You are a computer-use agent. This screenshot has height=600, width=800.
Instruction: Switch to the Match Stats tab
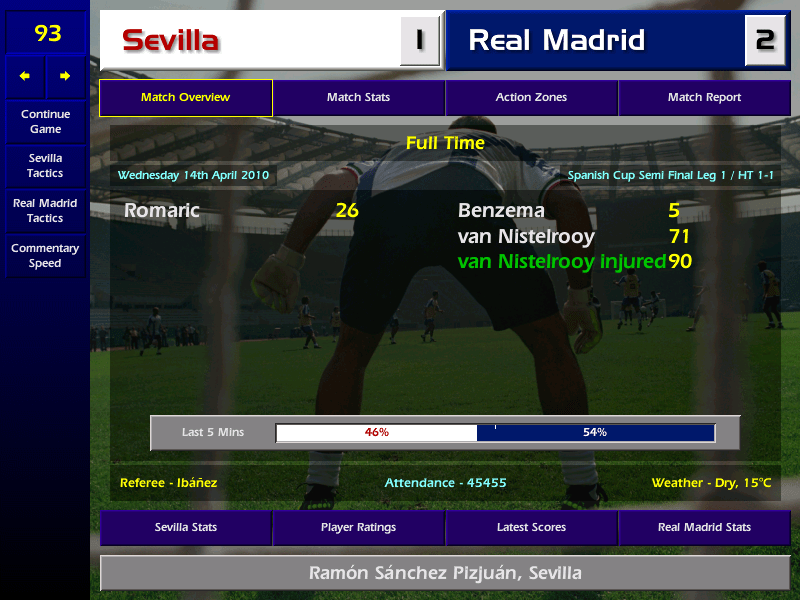click(x=358, y=98)
